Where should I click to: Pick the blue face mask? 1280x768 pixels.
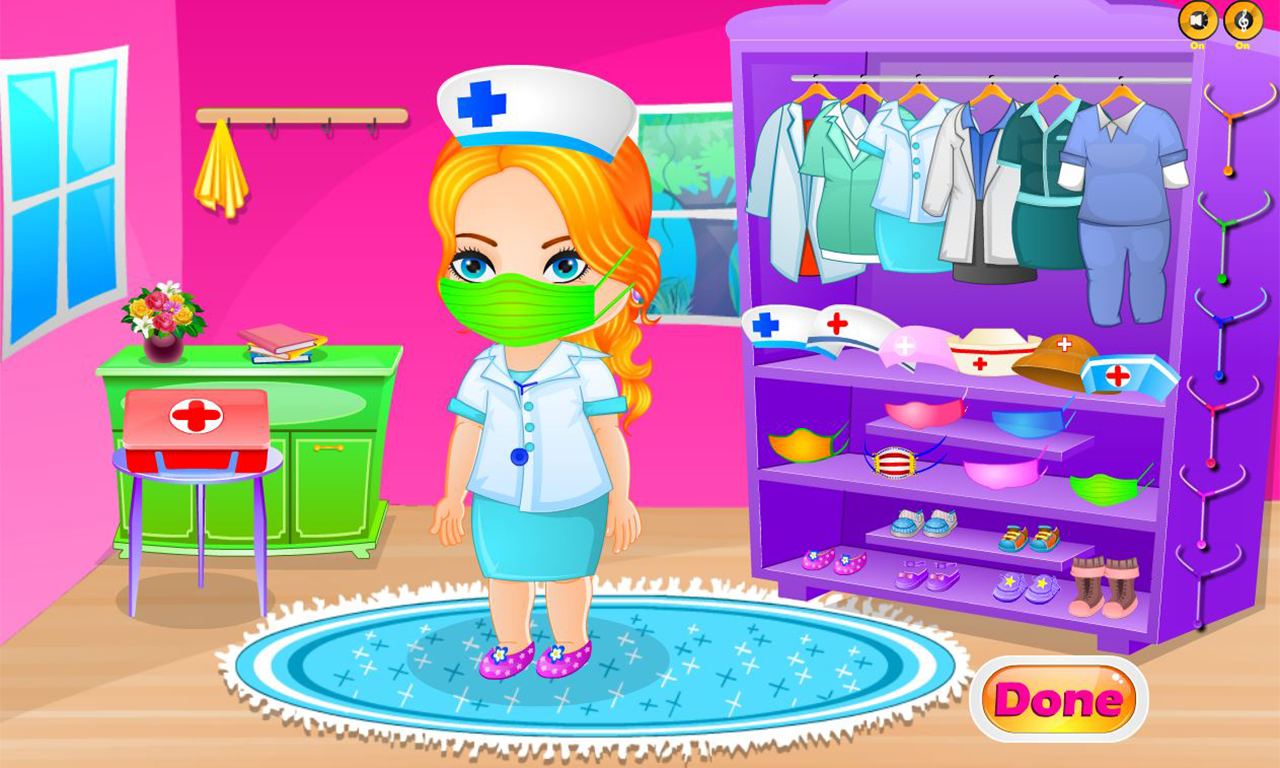(x=1027, y=421)
